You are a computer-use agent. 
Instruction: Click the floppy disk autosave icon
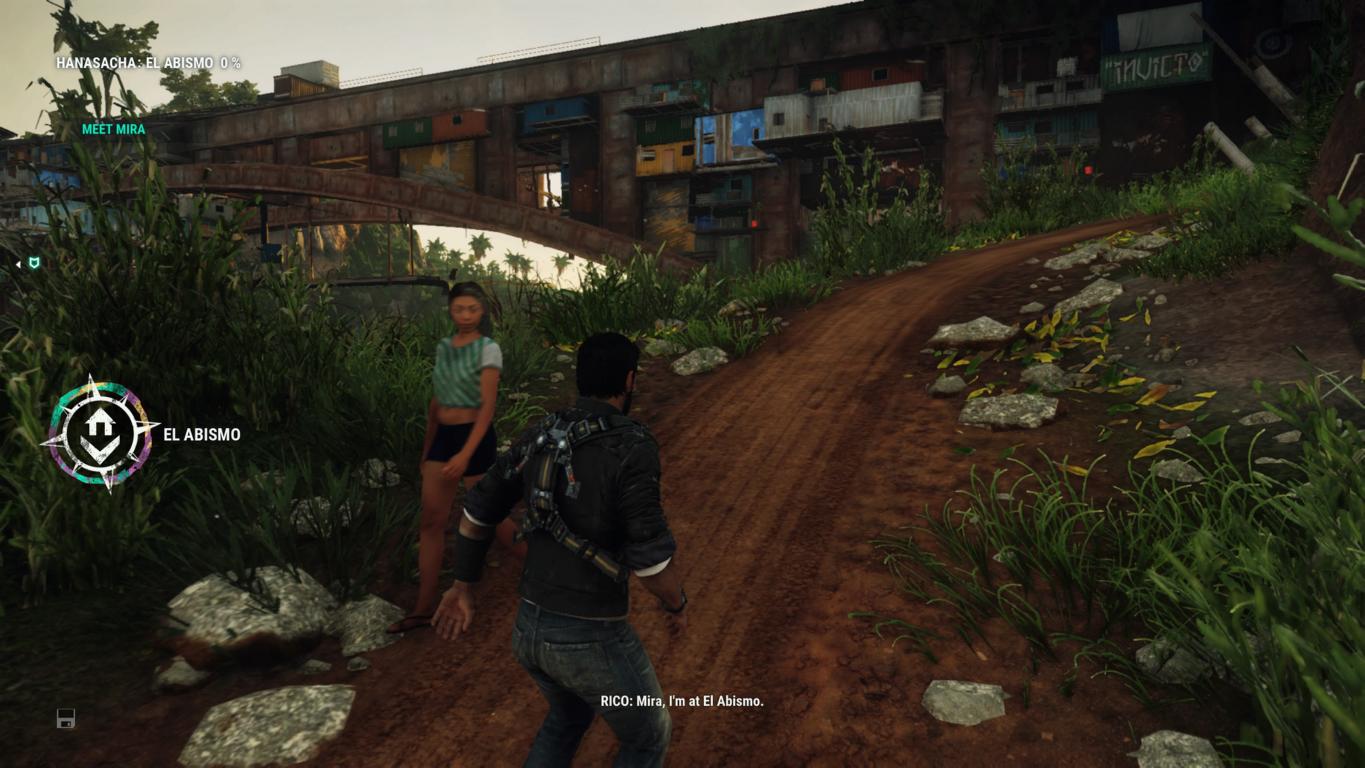click(66, 718)
